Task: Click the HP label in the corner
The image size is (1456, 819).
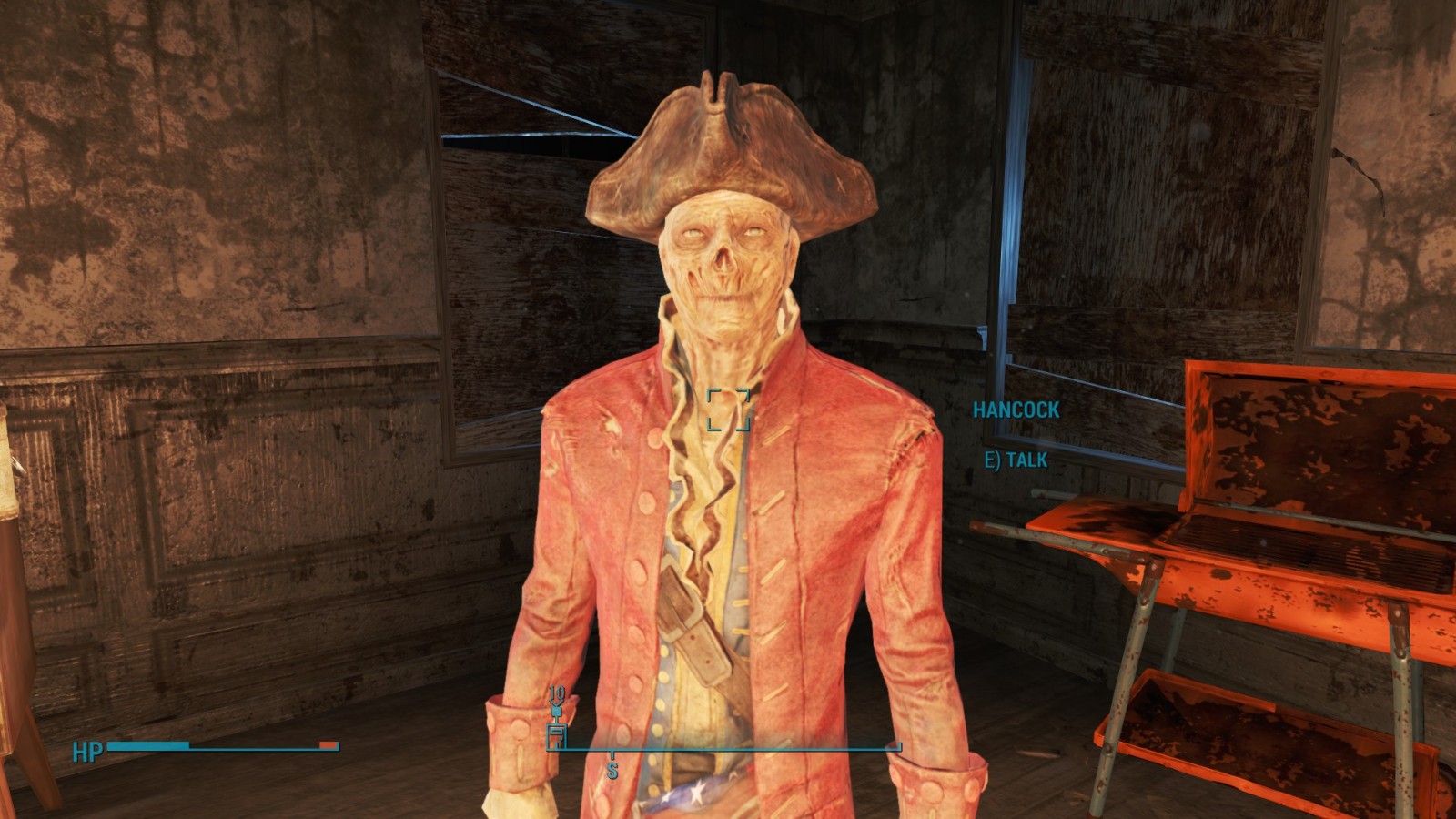Action: 86,751
